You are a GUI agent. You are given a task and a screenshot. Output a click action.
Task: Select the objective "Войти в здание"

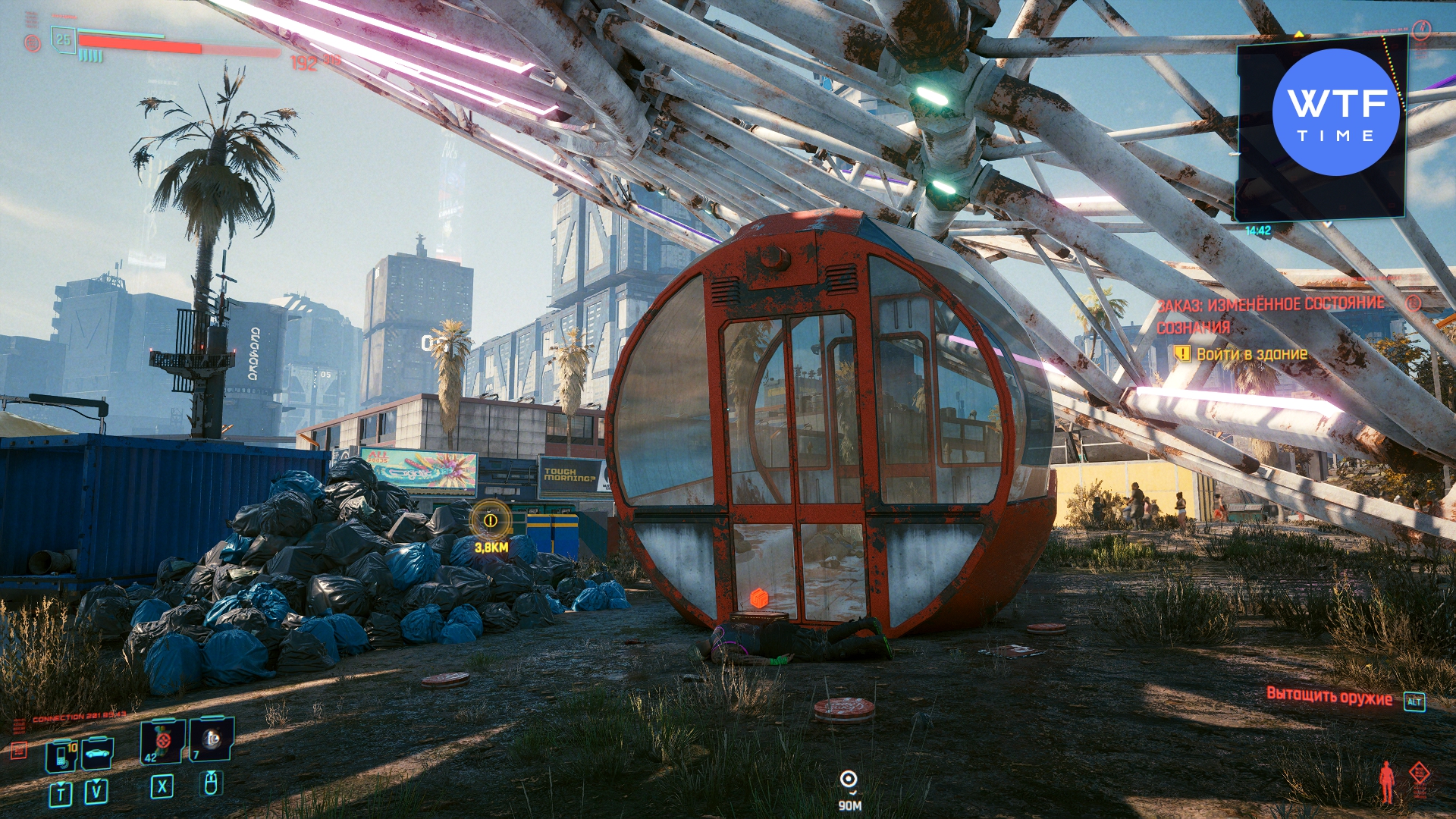click(x=1251, y=354)
